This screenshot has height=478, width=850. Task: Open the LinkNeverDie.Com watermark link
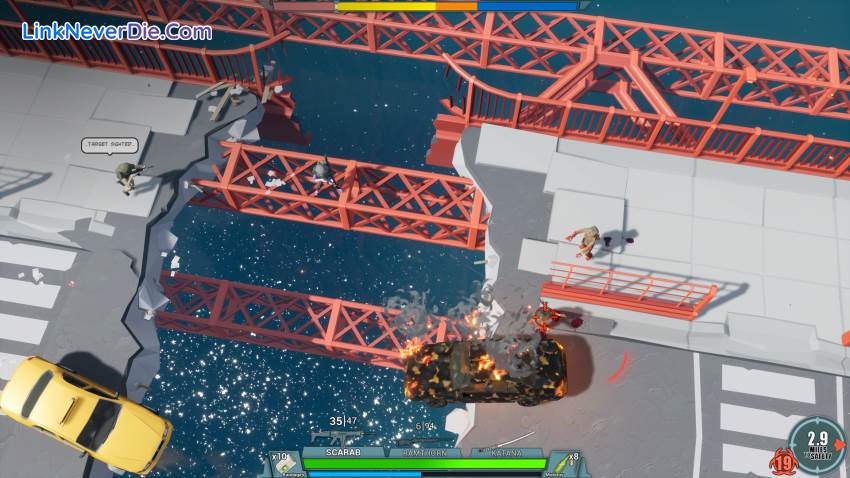click(117, 31)
